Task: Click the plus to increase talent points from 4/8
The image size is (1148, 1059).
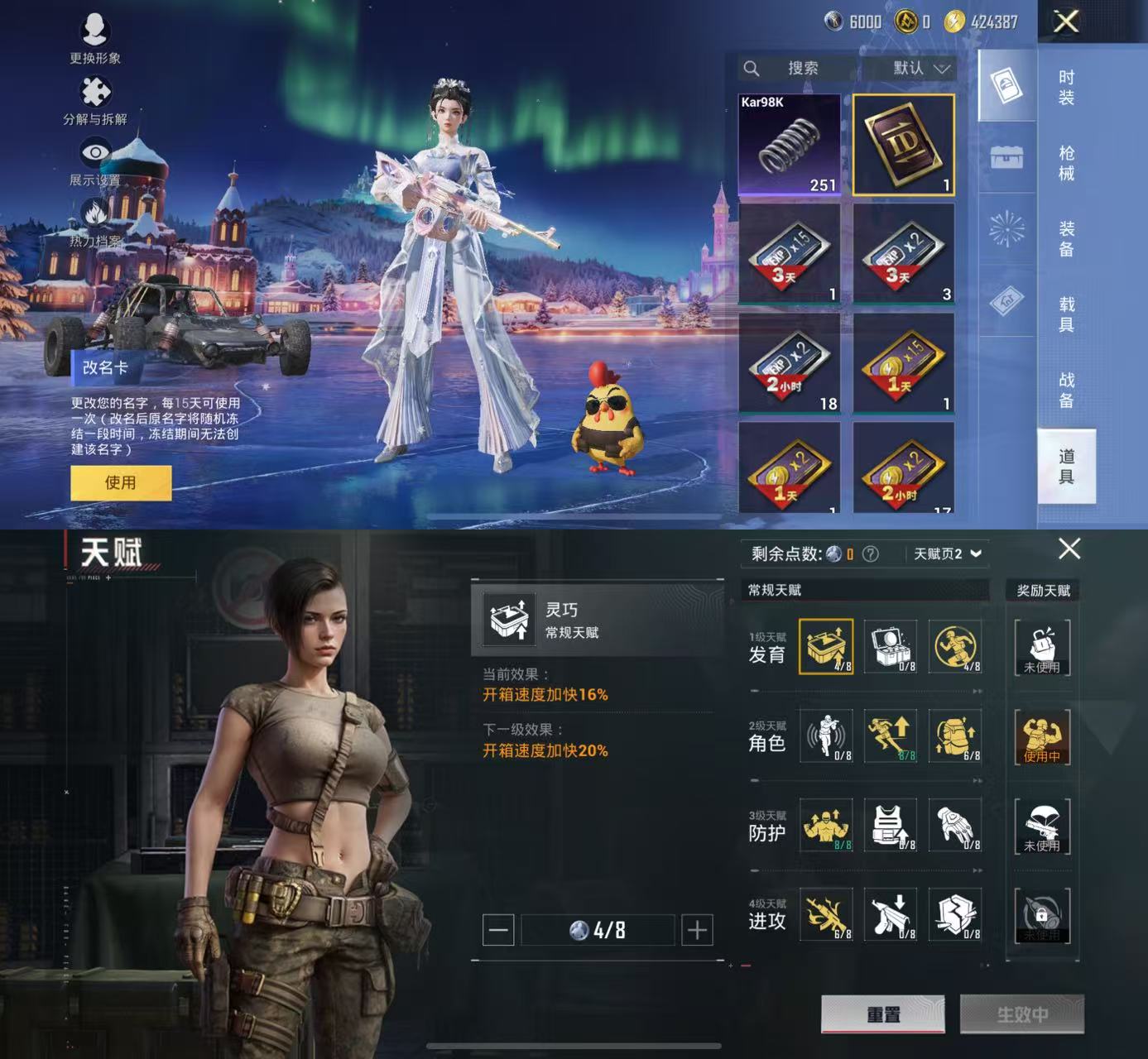Action: [x=694, y=929]
